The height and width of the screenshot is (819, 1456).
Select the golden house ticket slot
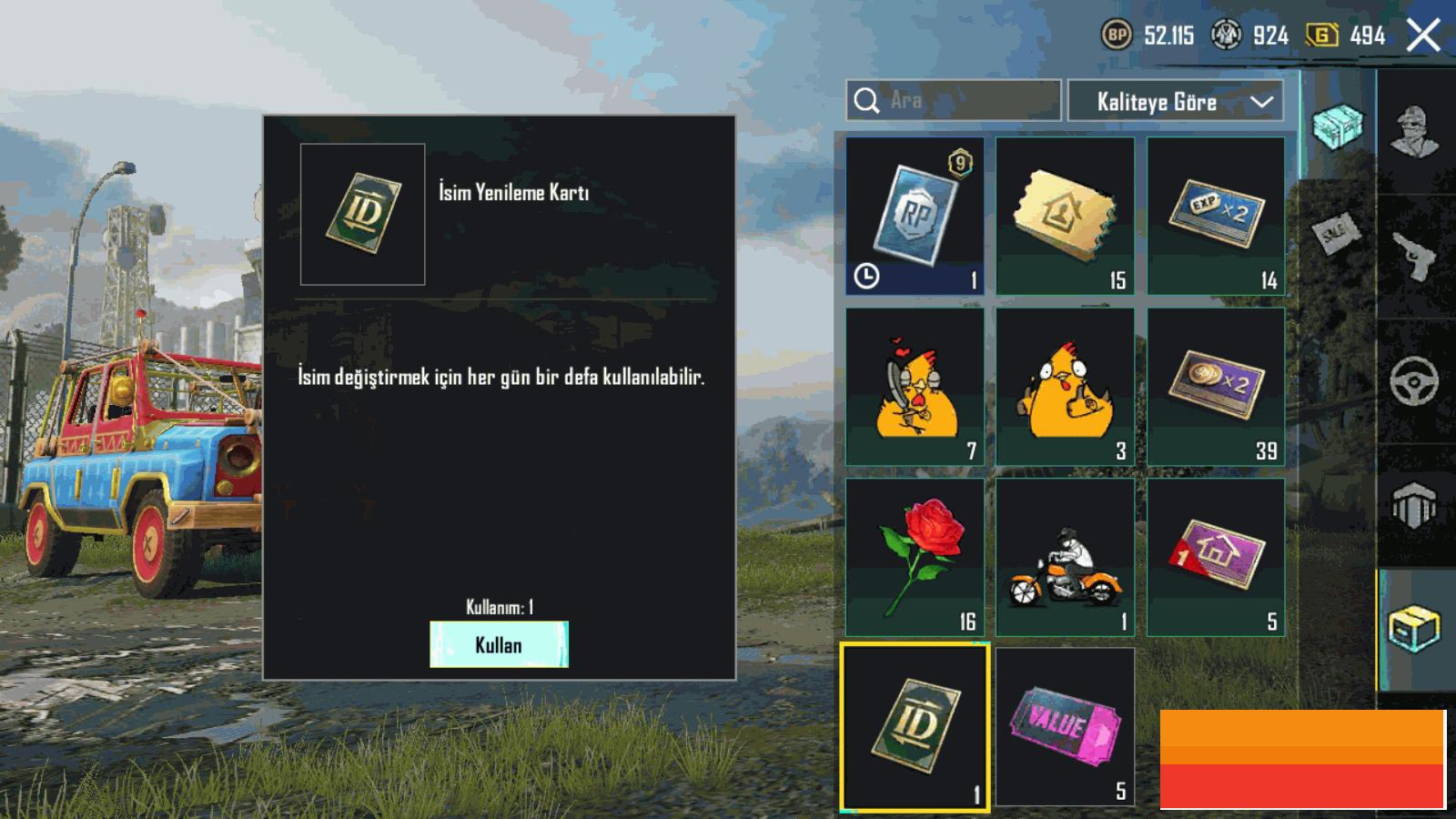tap(1065, 216)
